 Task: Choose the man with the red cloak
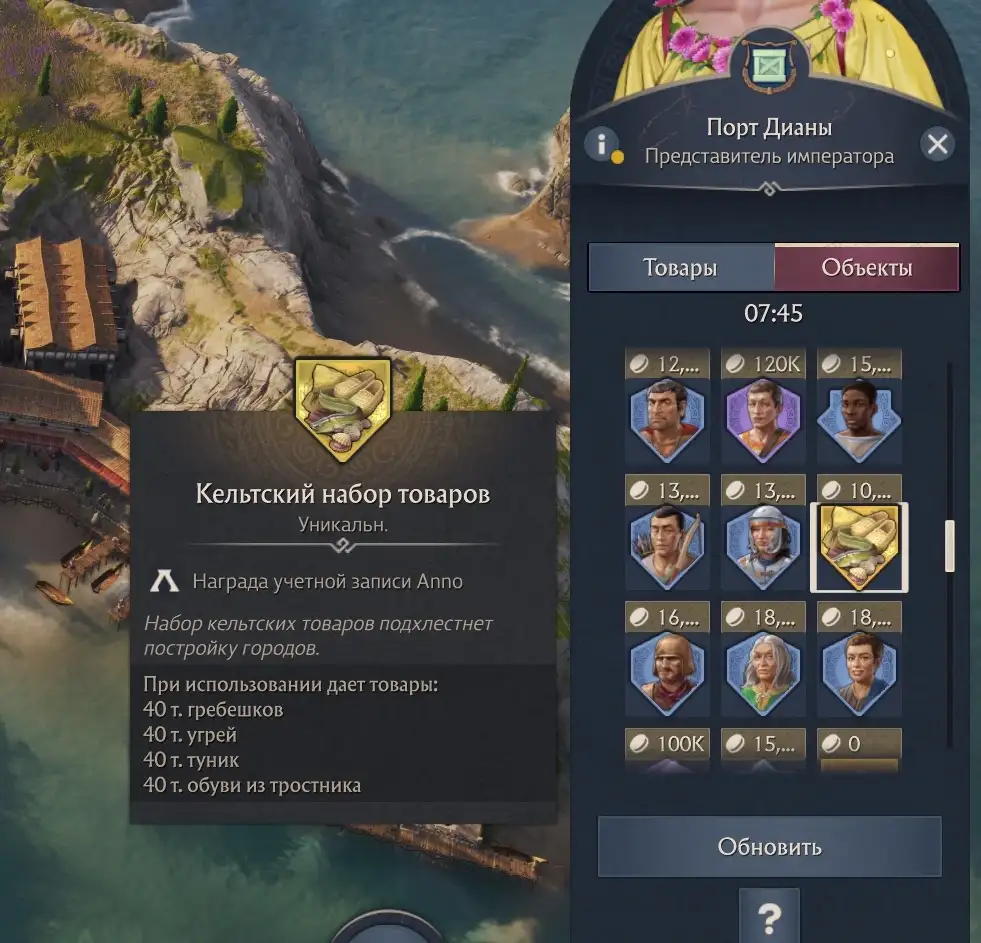pyautogui.click(x=668, y=420)
